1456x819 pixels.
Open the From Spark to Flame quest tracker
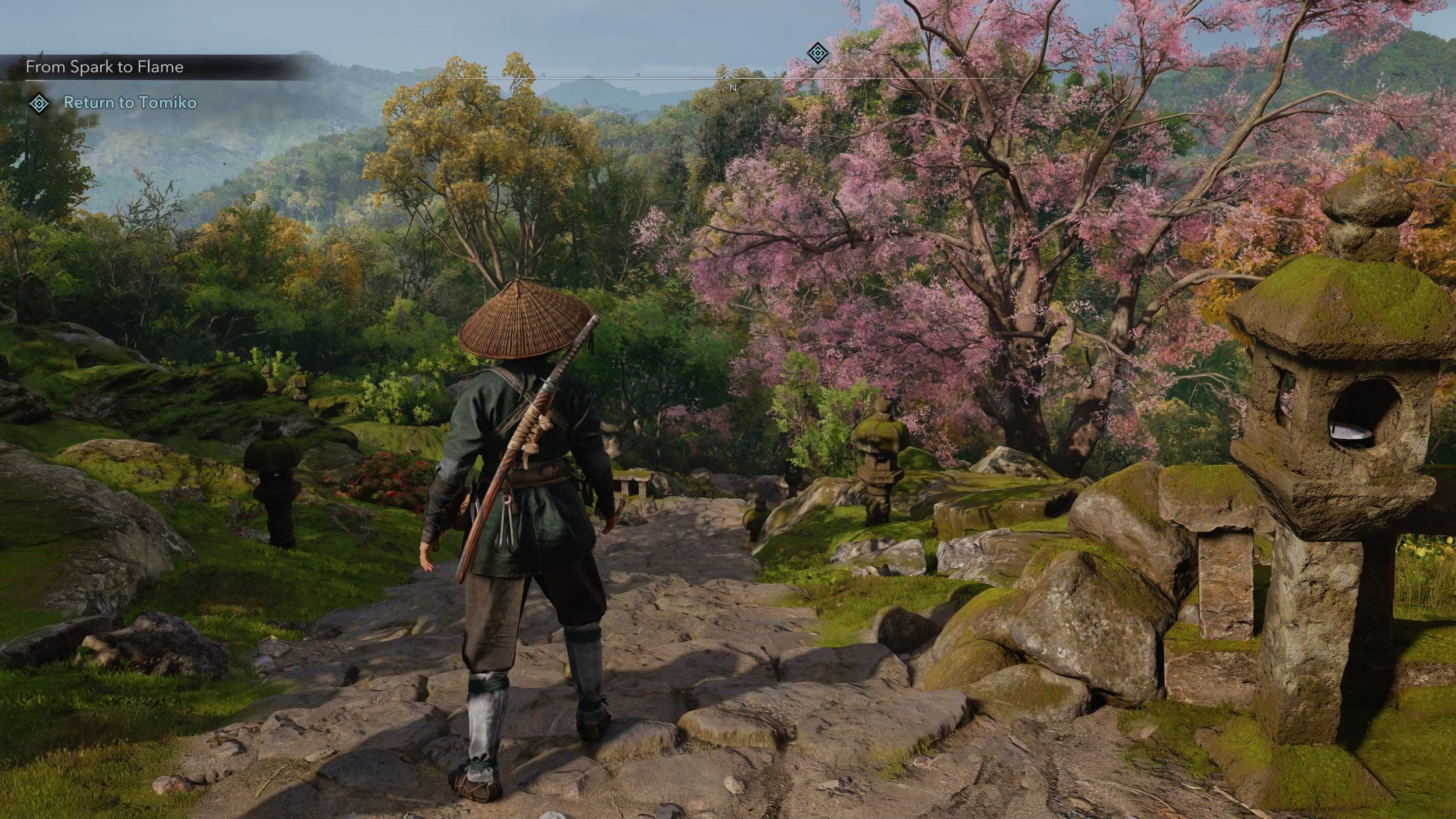click(105, 67)
